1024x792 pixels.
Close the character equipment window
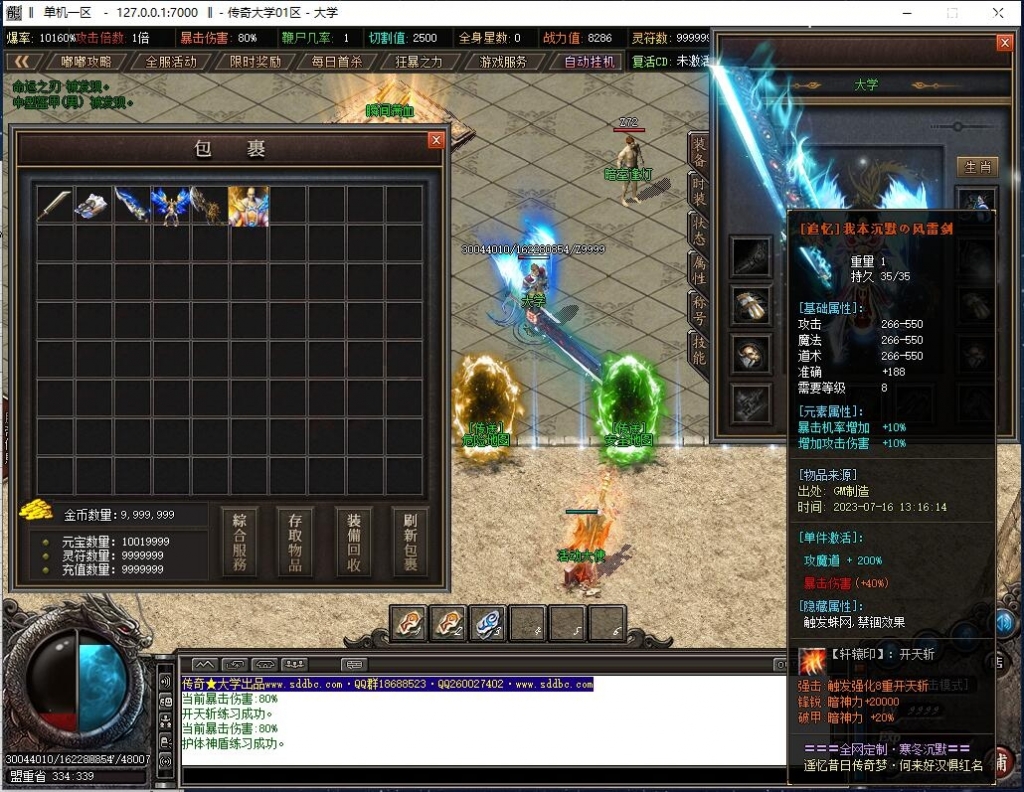pyautogui.click(x=1004, y=43)
